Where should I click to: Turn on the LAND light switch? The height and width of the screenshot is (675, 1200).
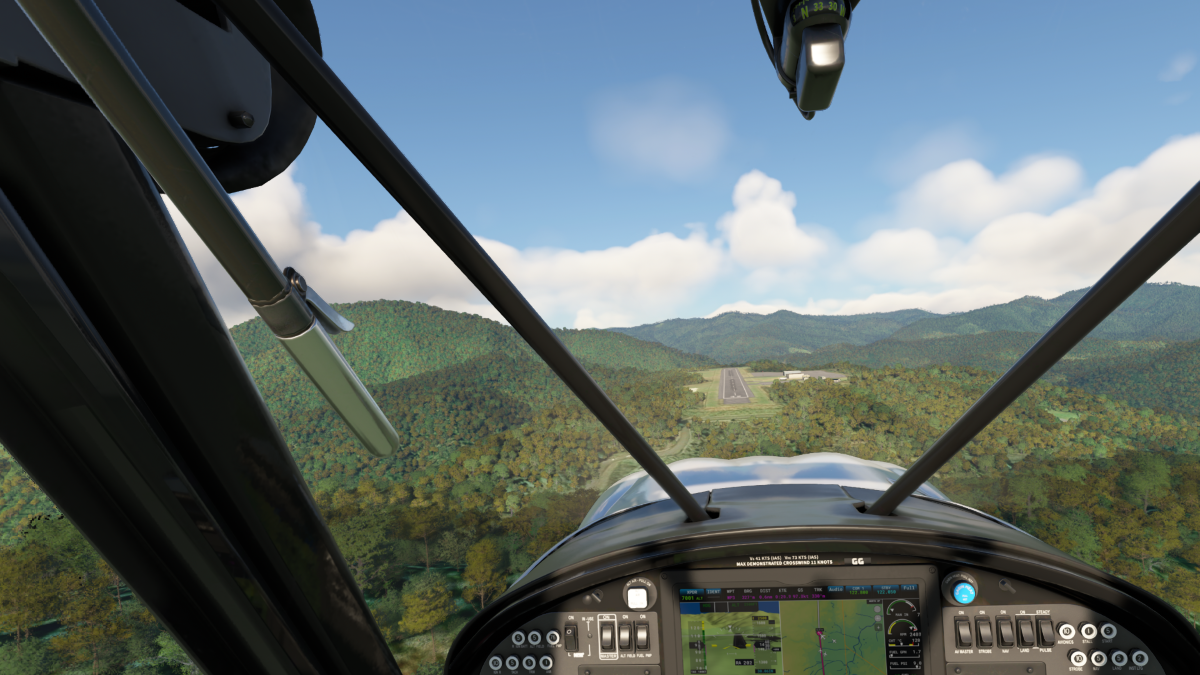(1025, 631)
